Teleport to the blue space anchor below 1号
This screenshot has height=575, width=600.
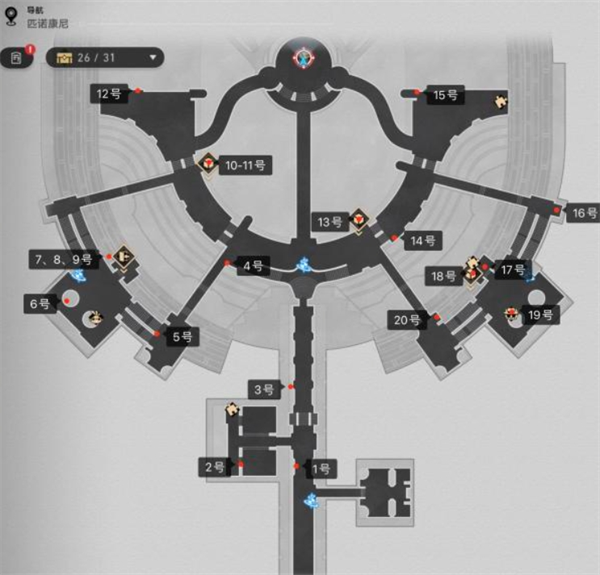tap(313, 496)
